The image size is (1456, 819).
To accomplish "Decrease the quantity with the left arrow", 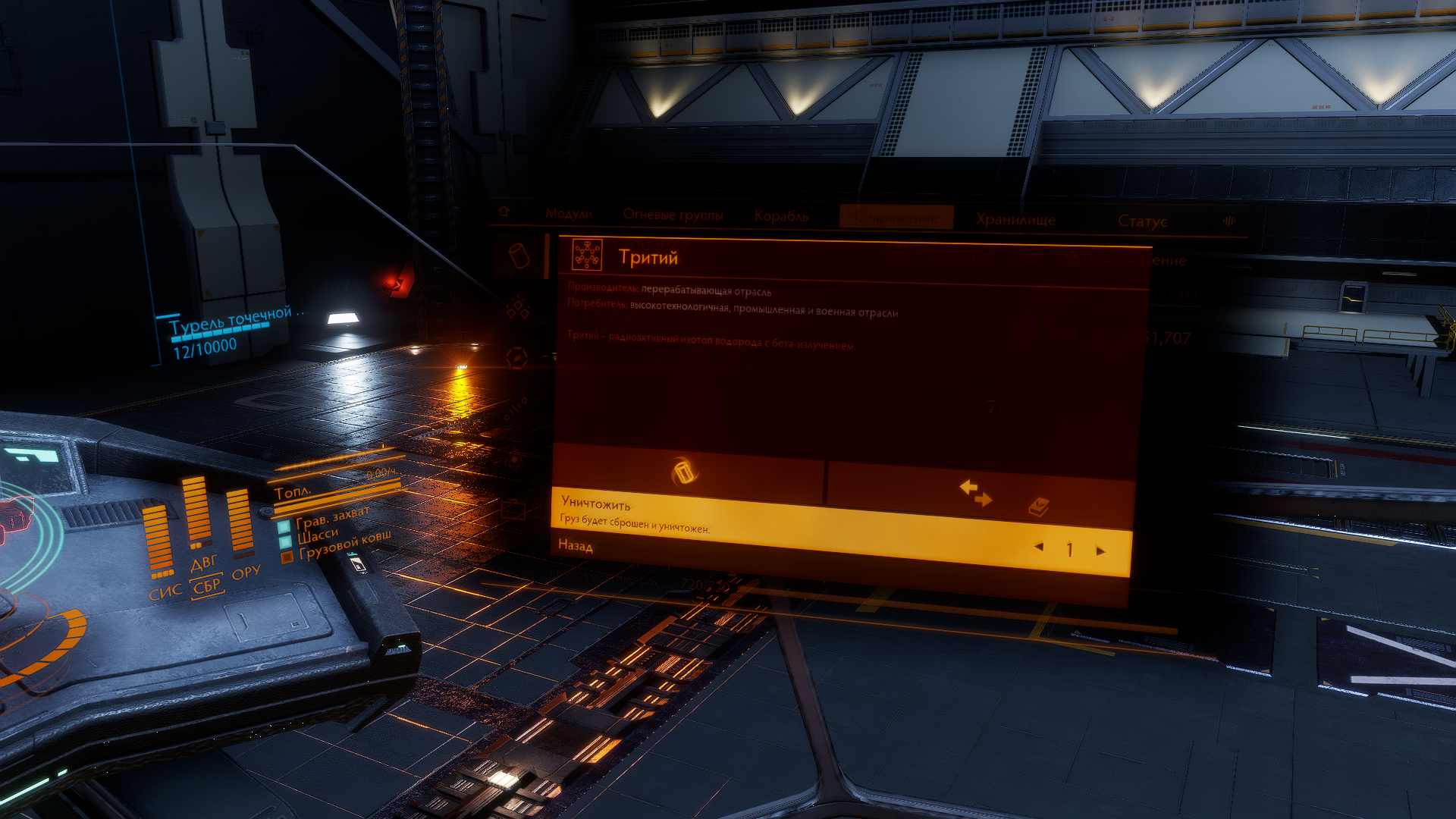I will [x=1039, y=547].
